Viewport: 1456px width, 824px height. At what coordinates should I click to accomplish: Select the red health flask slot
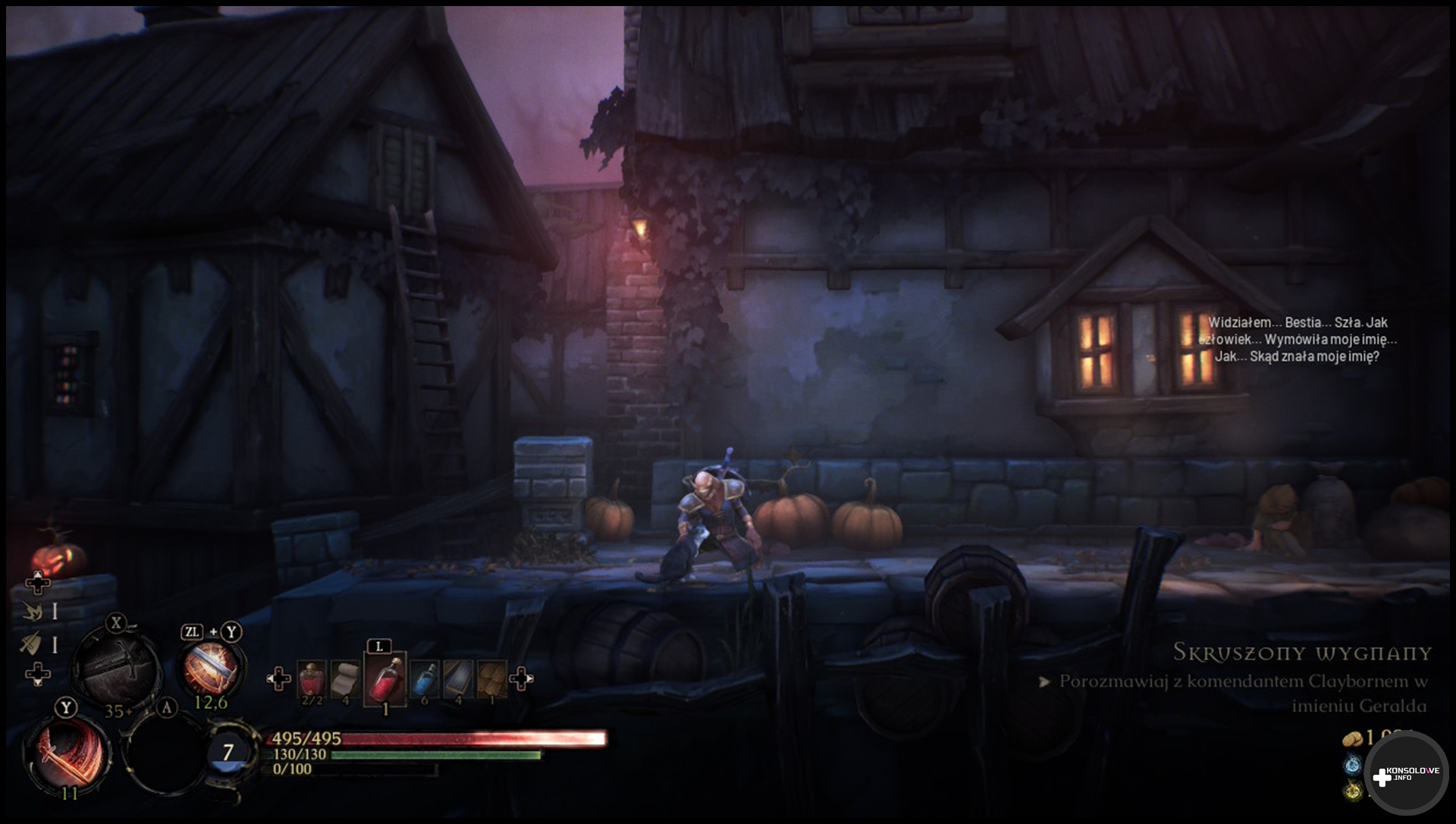click(x=312, y=678)
